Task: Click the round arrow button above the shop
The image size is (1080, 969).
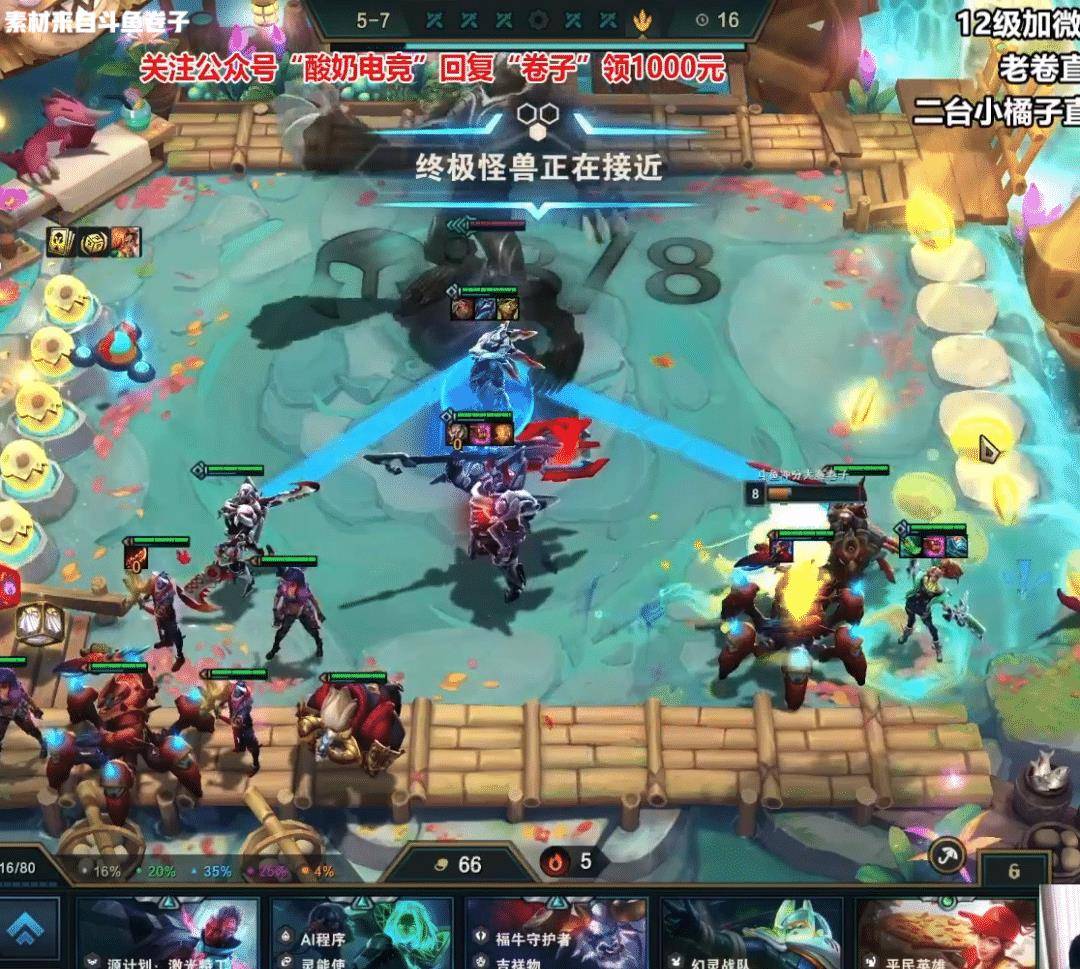Action: click(944, 855)
